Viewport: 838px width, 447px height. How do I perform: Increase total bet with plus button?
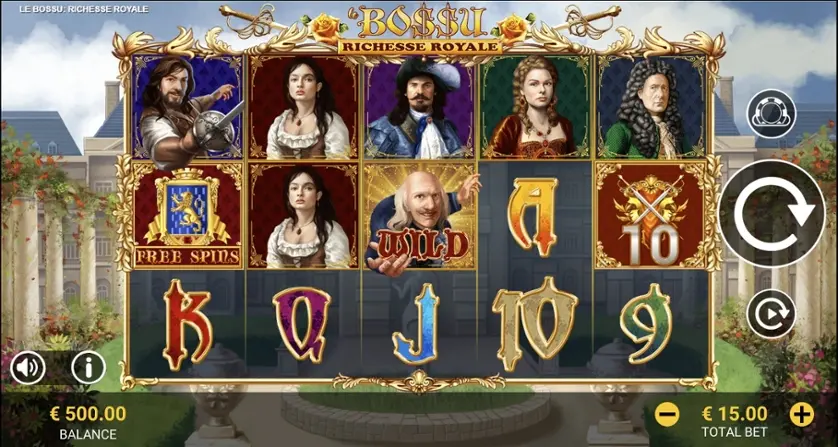tap(802, 413)
